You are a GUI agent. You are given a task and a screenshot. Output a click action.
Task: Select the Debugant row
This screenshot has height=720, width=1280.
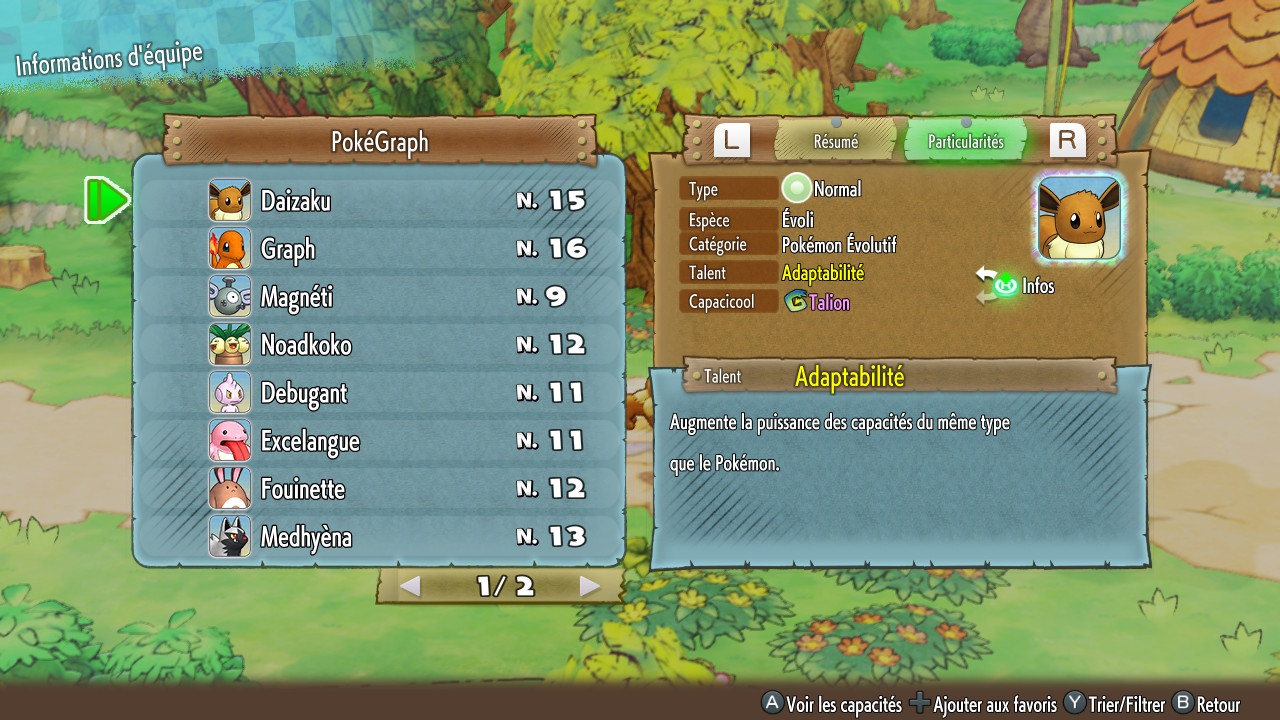[x=380, y=393]
